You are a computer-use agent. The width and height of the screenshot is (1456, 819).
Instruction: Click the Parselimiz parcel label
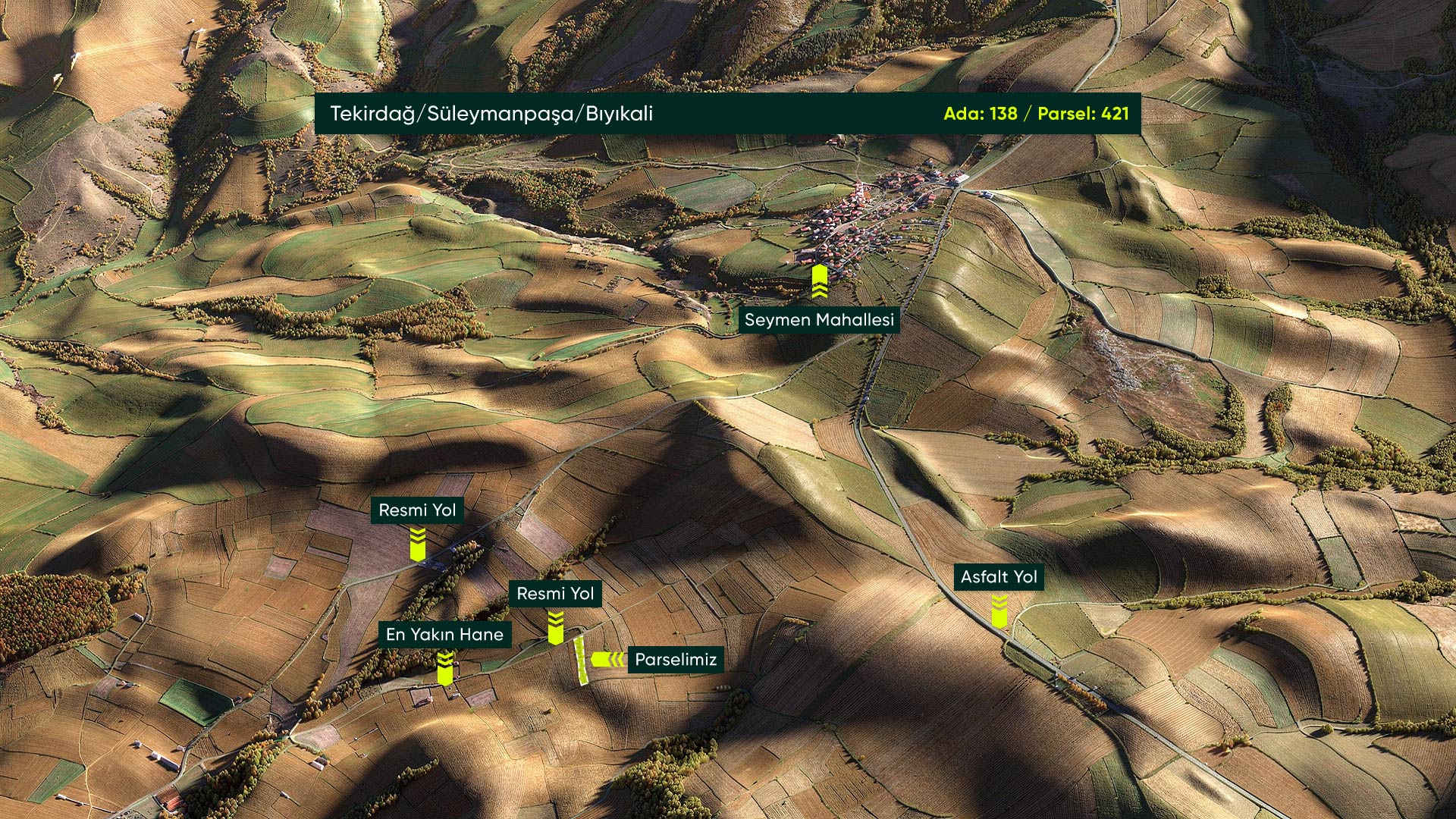[x=675, y=660]
